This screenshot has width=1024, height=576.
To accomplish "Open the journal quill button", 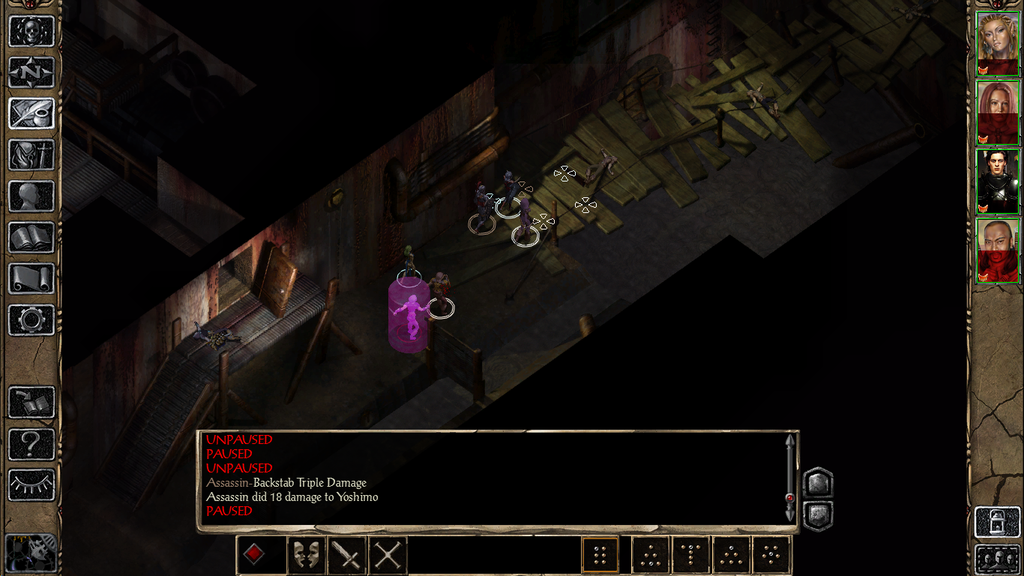I will 31,113.
